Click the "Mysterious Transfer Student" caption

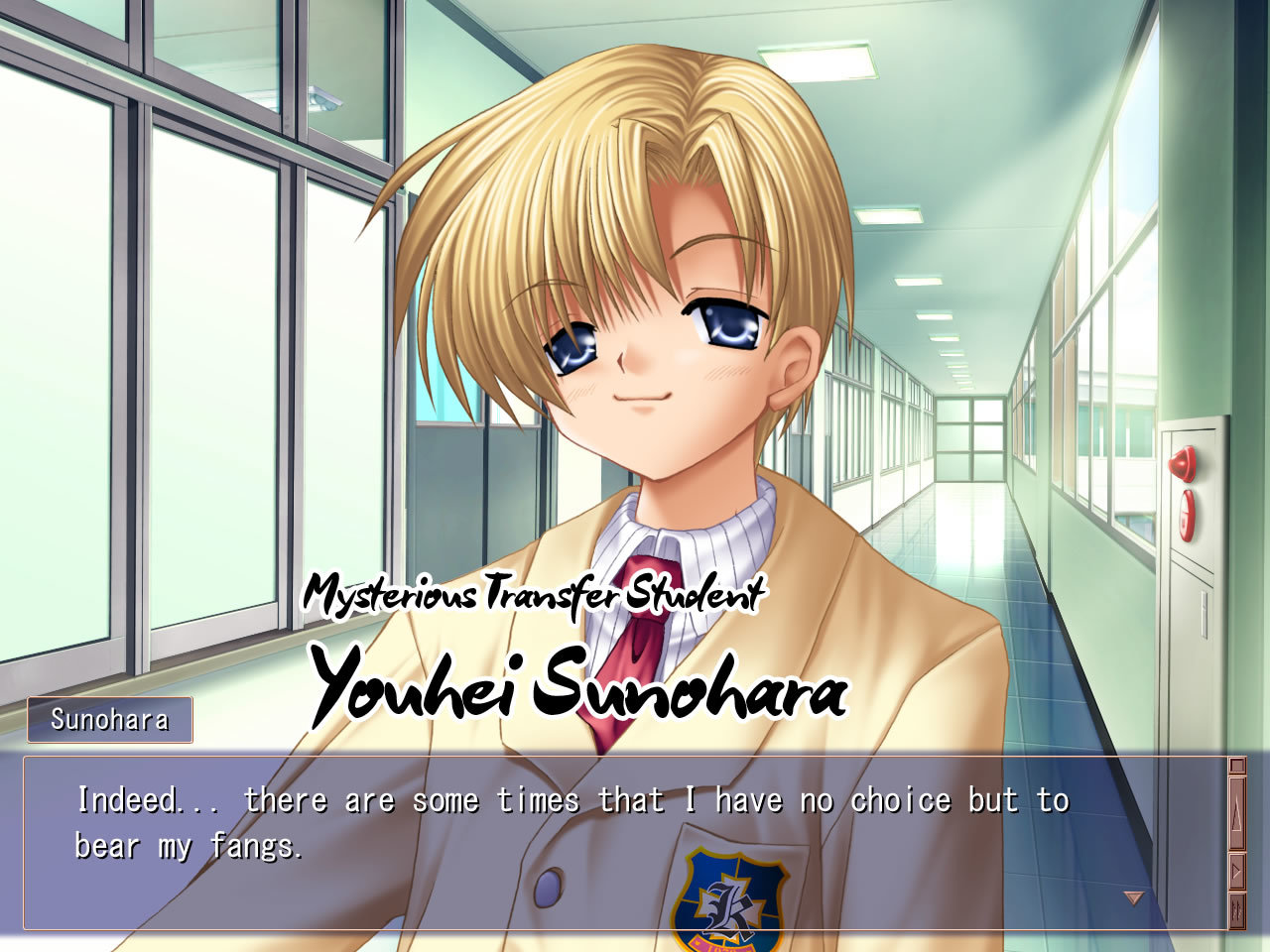coord(536,592)
